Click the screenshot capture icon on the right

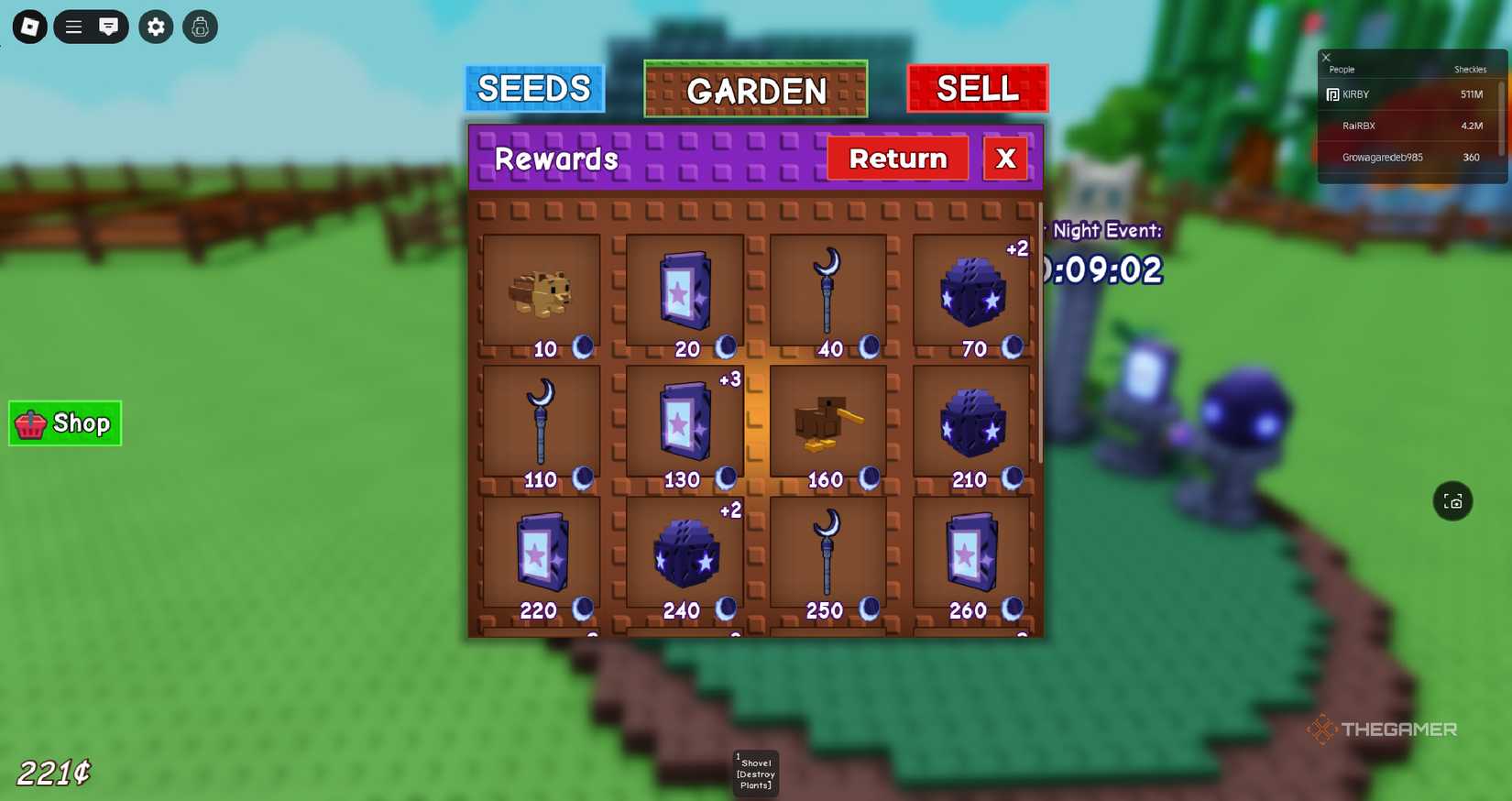(1452, 501)
